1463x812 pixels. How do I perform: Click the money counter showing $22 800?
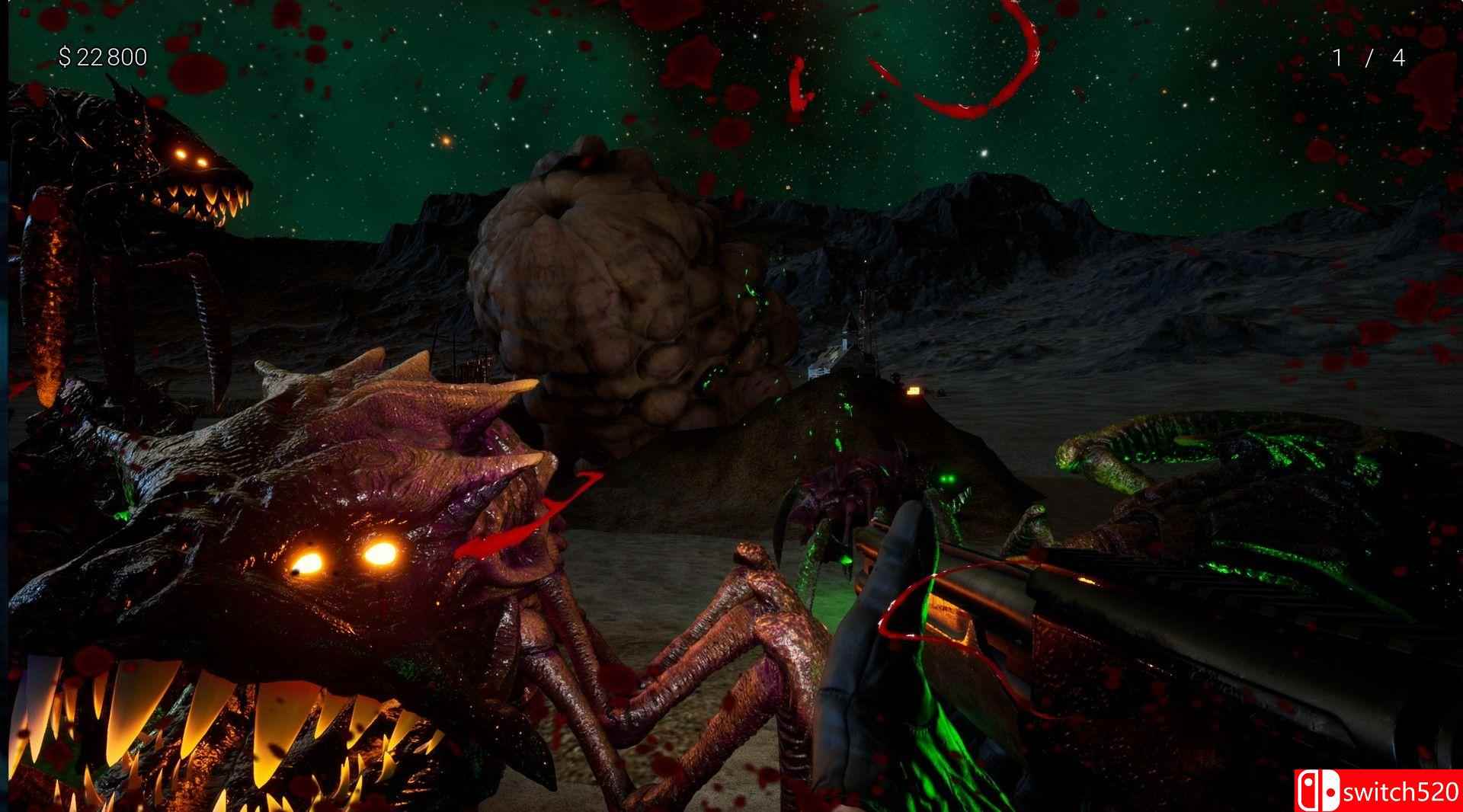click(103, 55)
